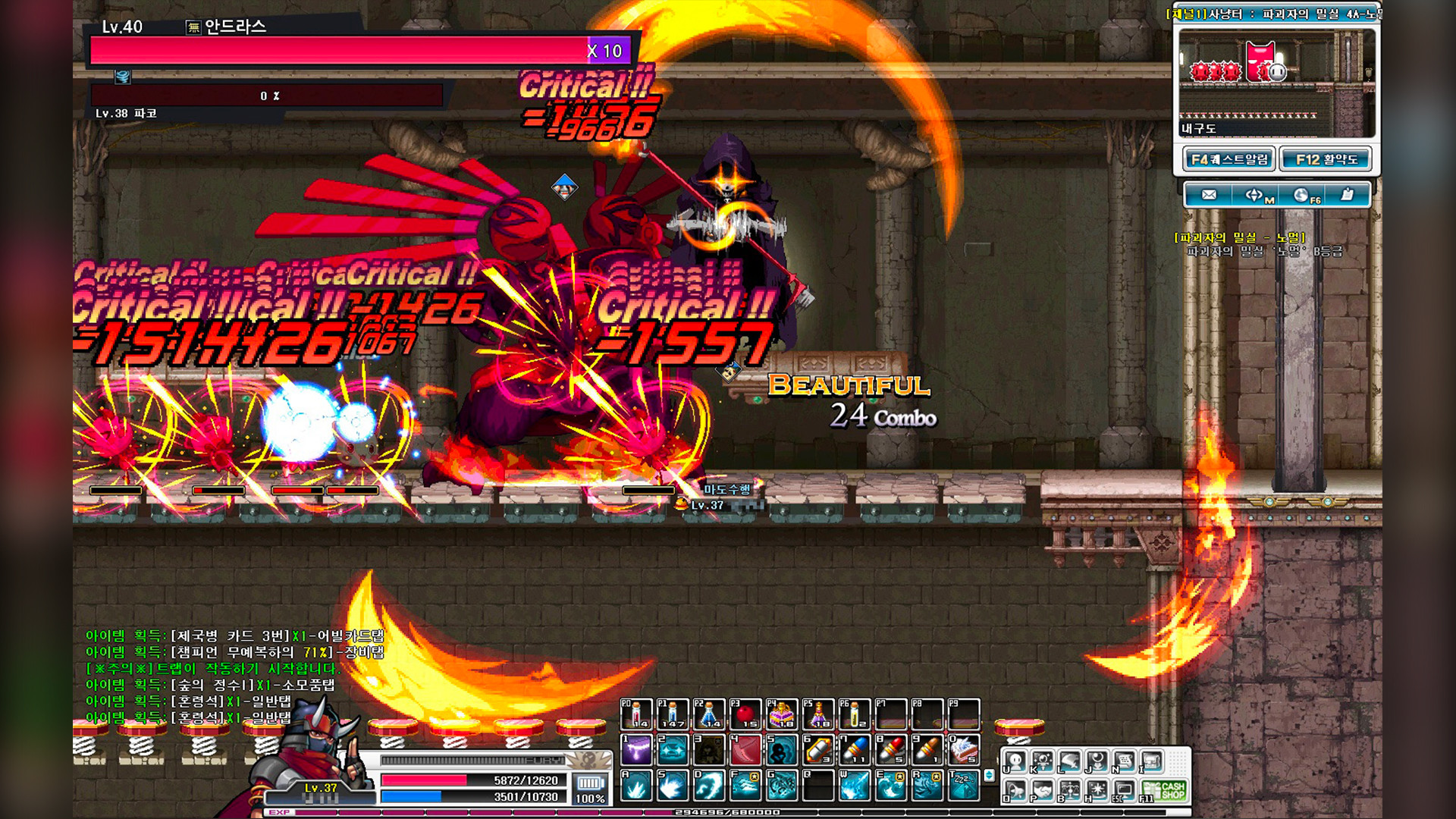Open the memo note icon beside F6
The height and width of the screenshot is (819, 1456).
1347,194
